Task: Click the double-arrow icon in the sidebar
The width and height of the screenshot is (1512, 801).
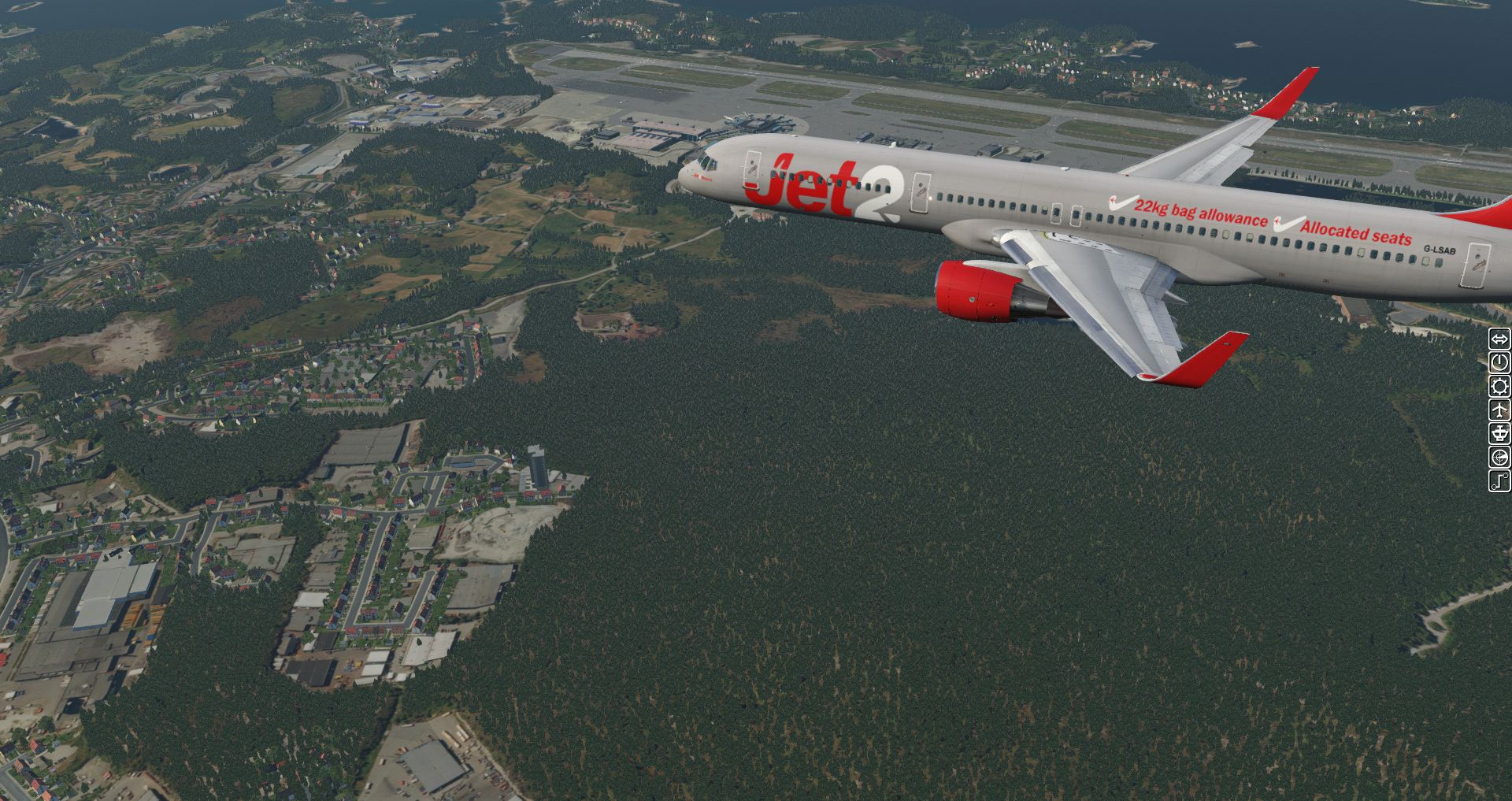Action: [x=1499, y=339]
